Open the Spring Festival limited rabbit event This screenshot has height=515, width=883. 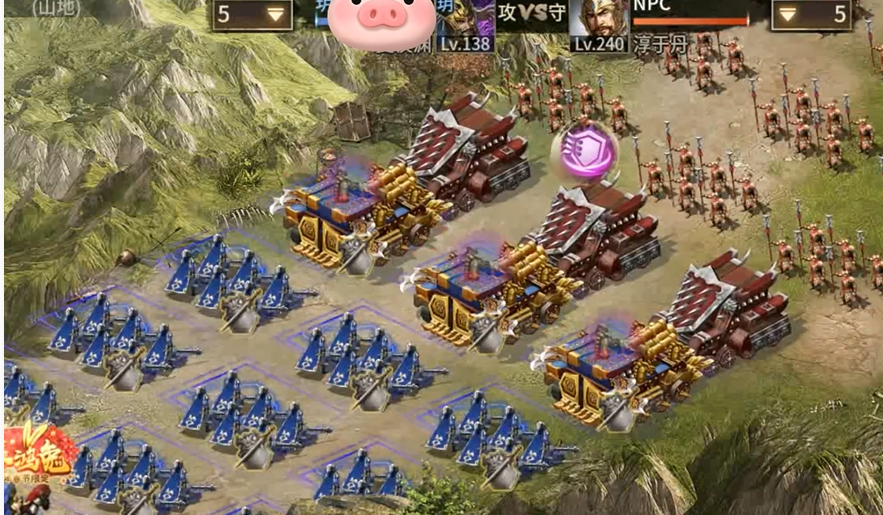38,462
